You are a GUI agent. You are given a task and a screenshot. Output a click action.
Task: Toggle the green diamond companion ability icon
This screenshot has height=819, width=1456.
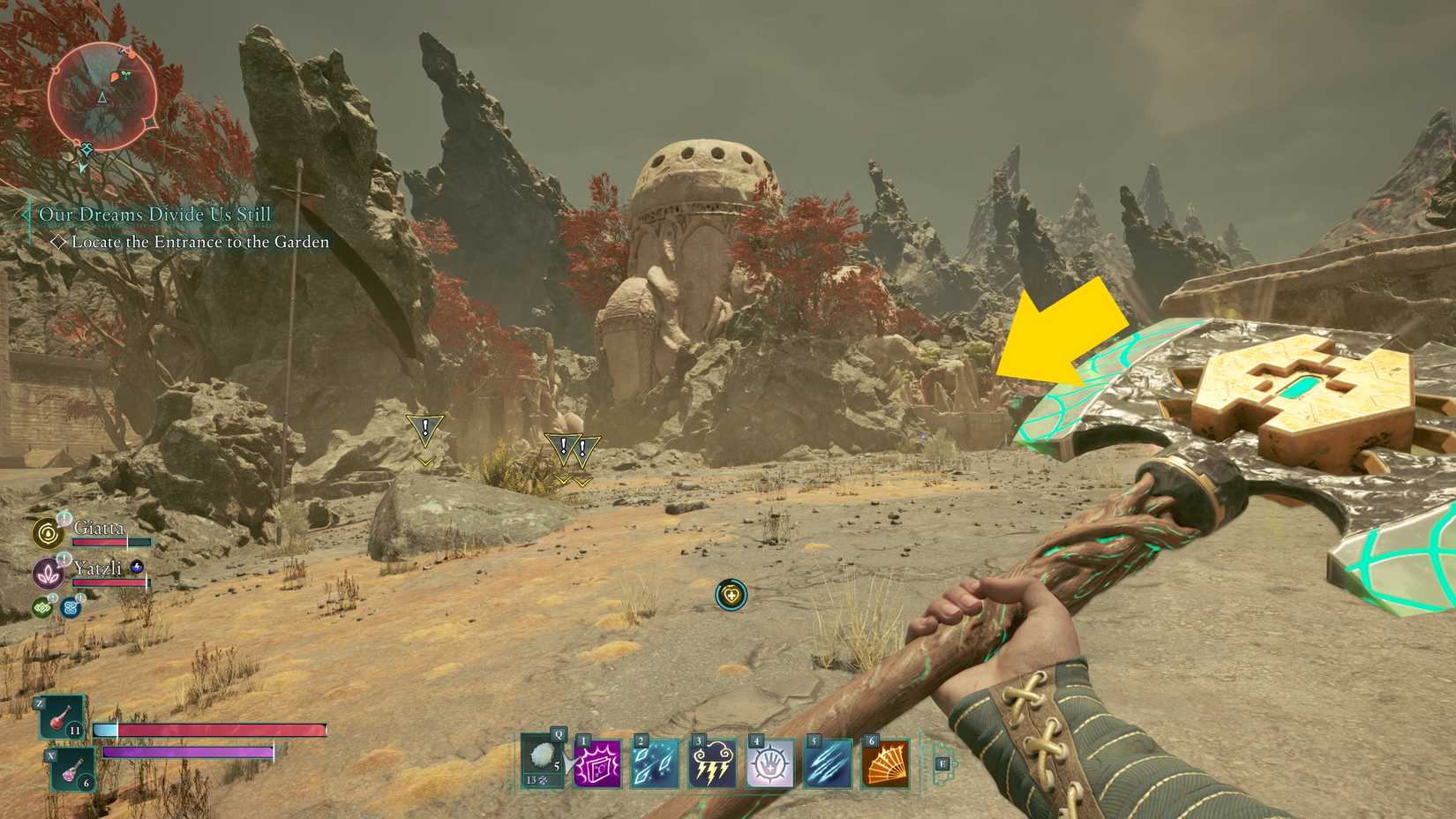(42, 607)
